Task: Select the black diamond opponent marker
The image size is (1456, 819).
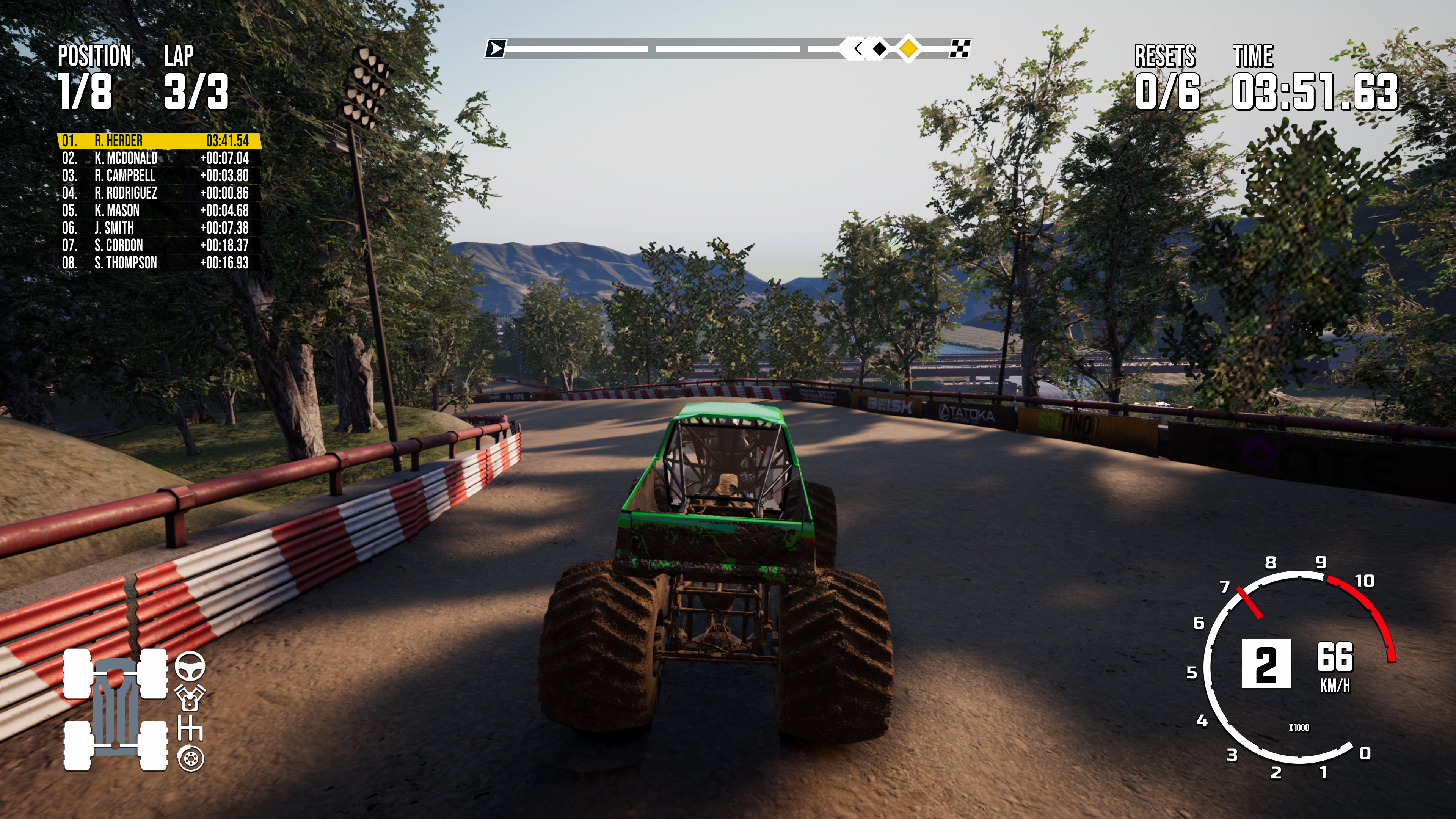Action: tap(880, 49)
